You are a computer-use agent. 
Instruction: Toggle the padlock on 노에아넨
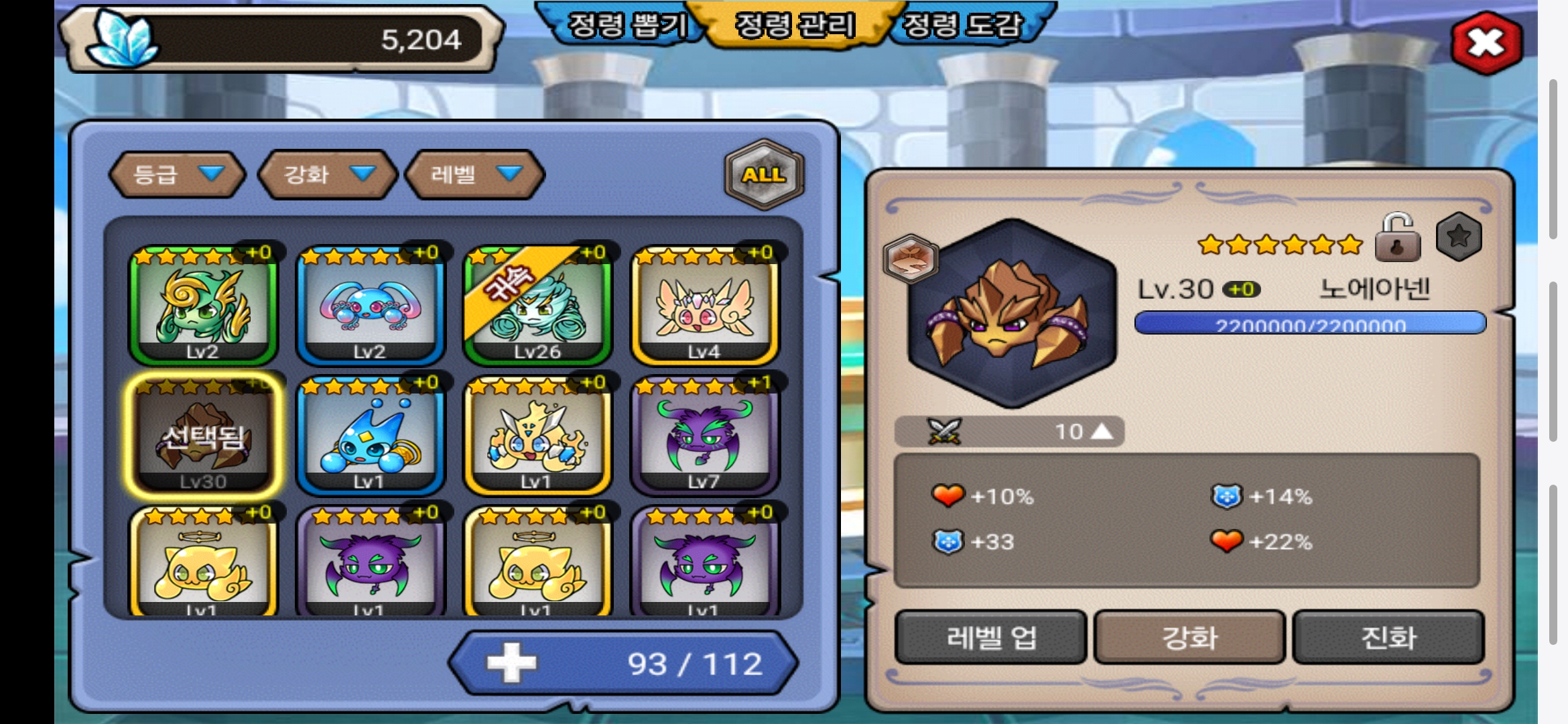pos(1397,239)
